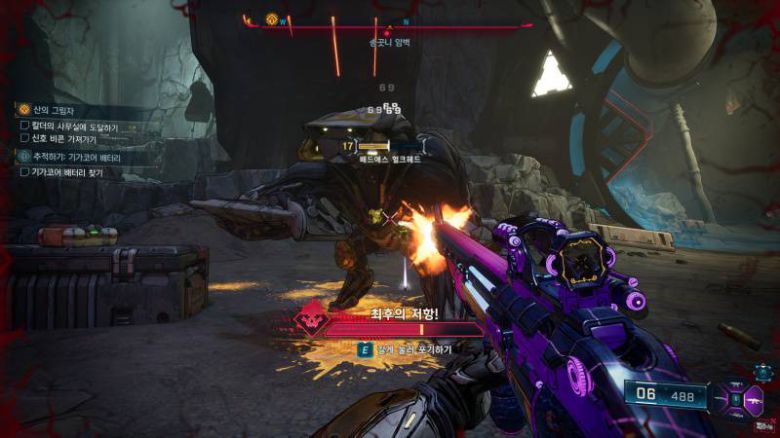780x438 pixels.
Task: Click the 칼더의 사무실에 도달하기 objective
Action: [75, 126]
